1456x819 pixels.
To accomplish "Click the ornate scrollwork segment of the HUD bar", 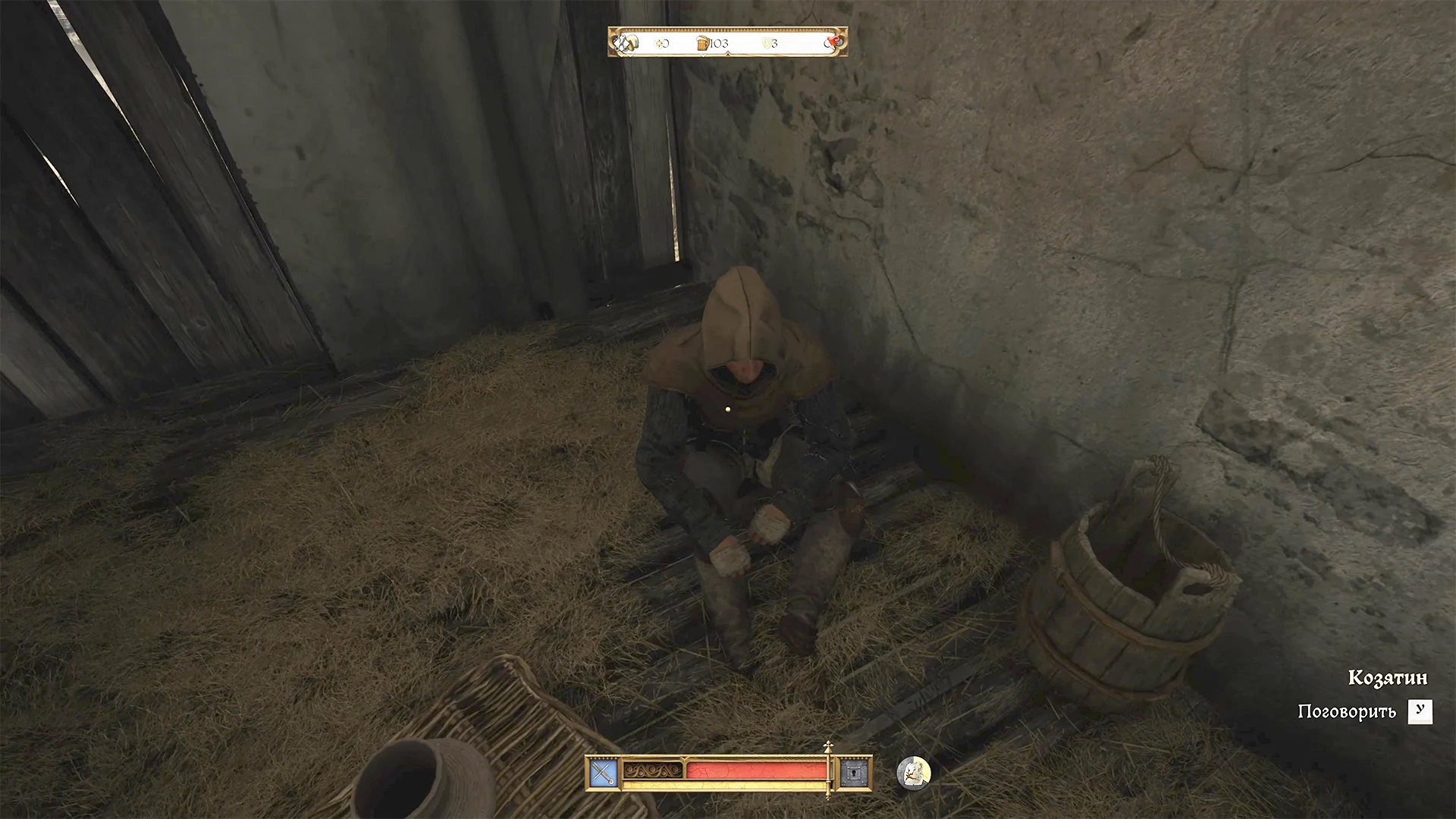I will click(652, 770).
